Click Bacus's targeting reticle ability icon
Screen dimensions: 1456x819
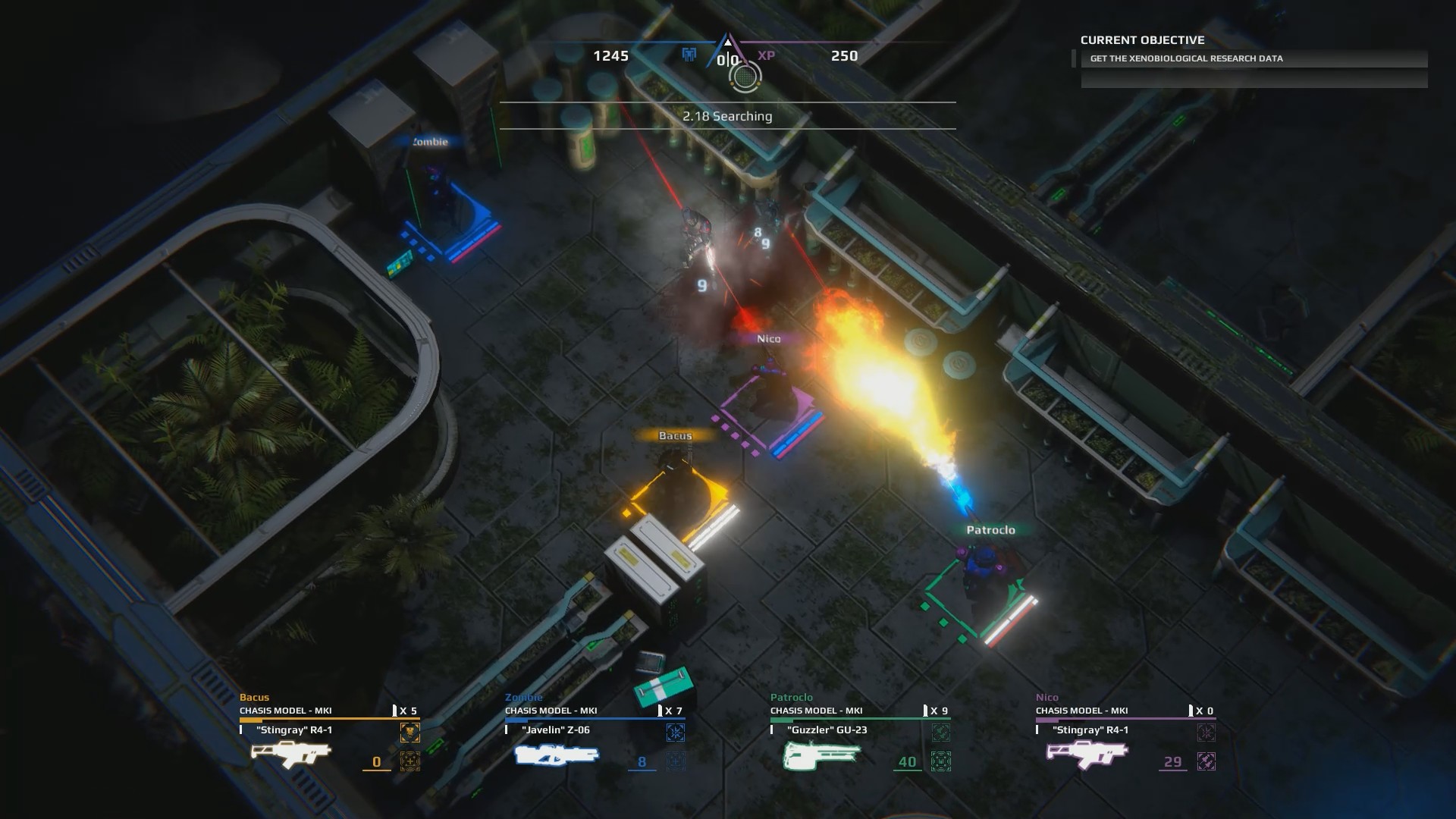tap(411, 761)
